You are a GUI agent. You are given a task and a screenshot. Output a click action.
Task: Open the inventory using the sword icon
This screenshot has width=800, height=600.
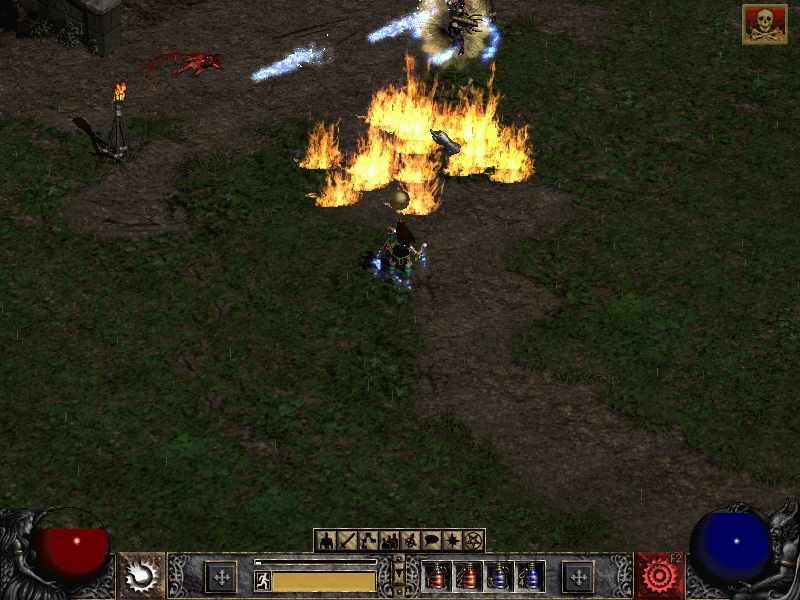tap(347, 541)
